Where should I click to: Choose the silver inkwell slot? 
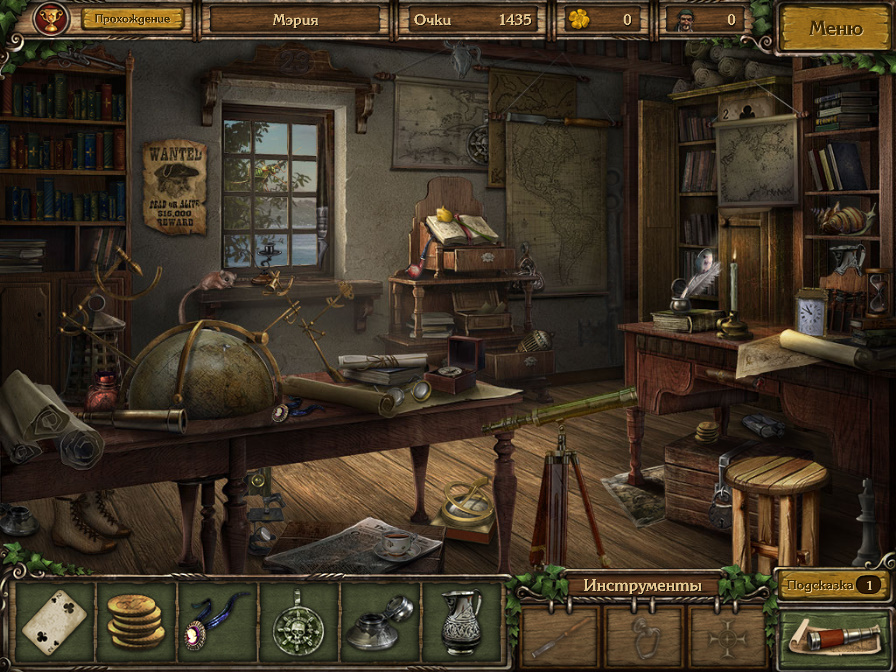coord(380,621)
